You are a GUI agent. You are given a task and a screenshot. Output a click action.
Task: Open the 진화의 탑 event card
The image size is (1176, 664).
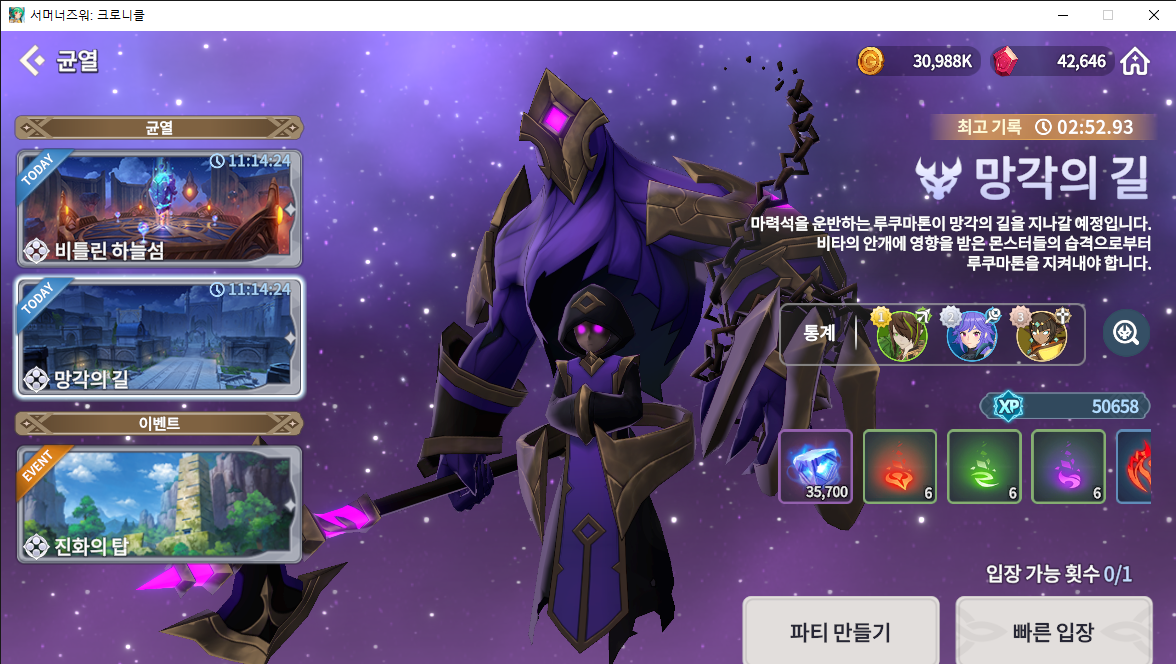pos(159,504)
